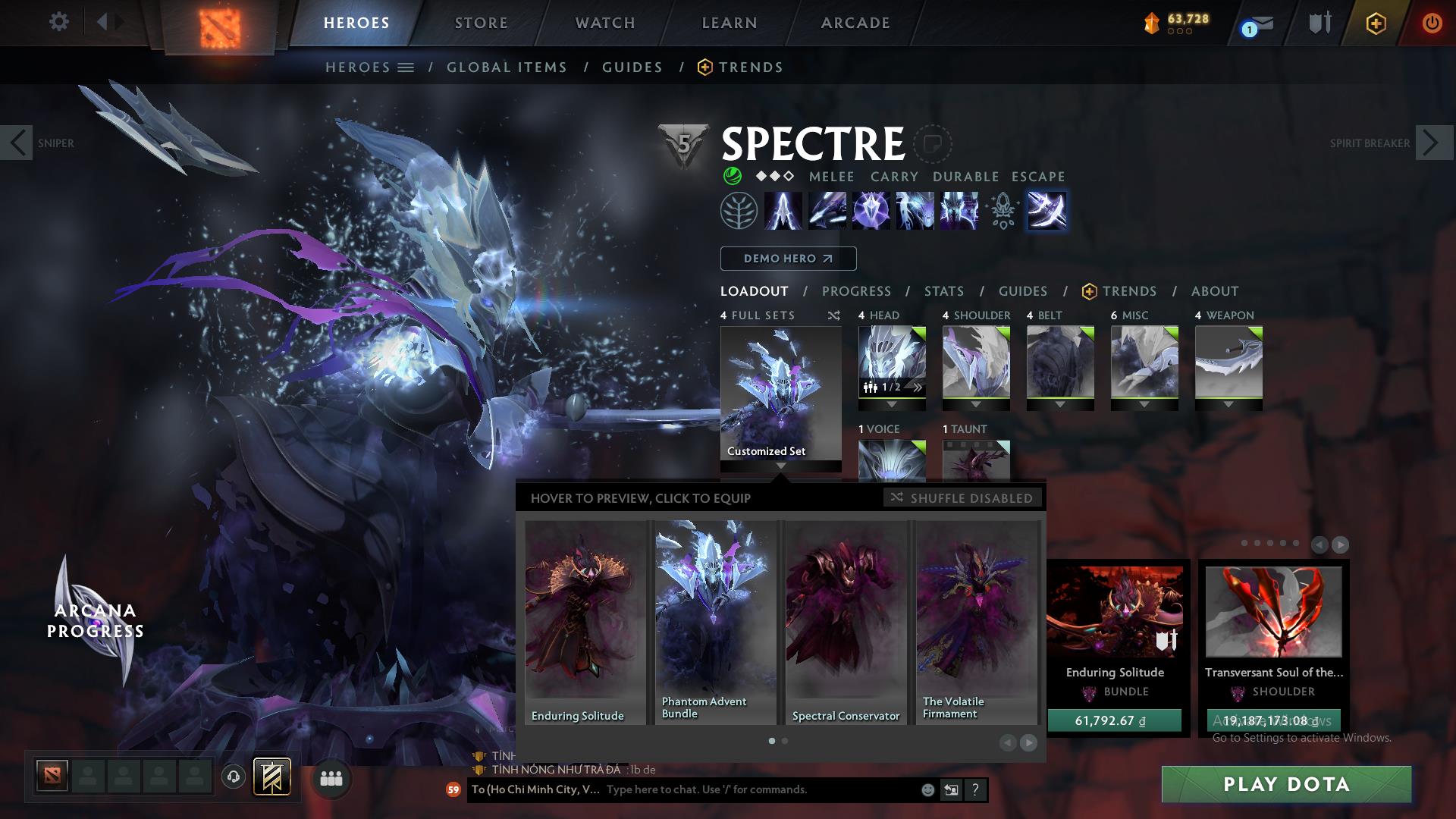Open the Watch menu item

pos(604,22)
